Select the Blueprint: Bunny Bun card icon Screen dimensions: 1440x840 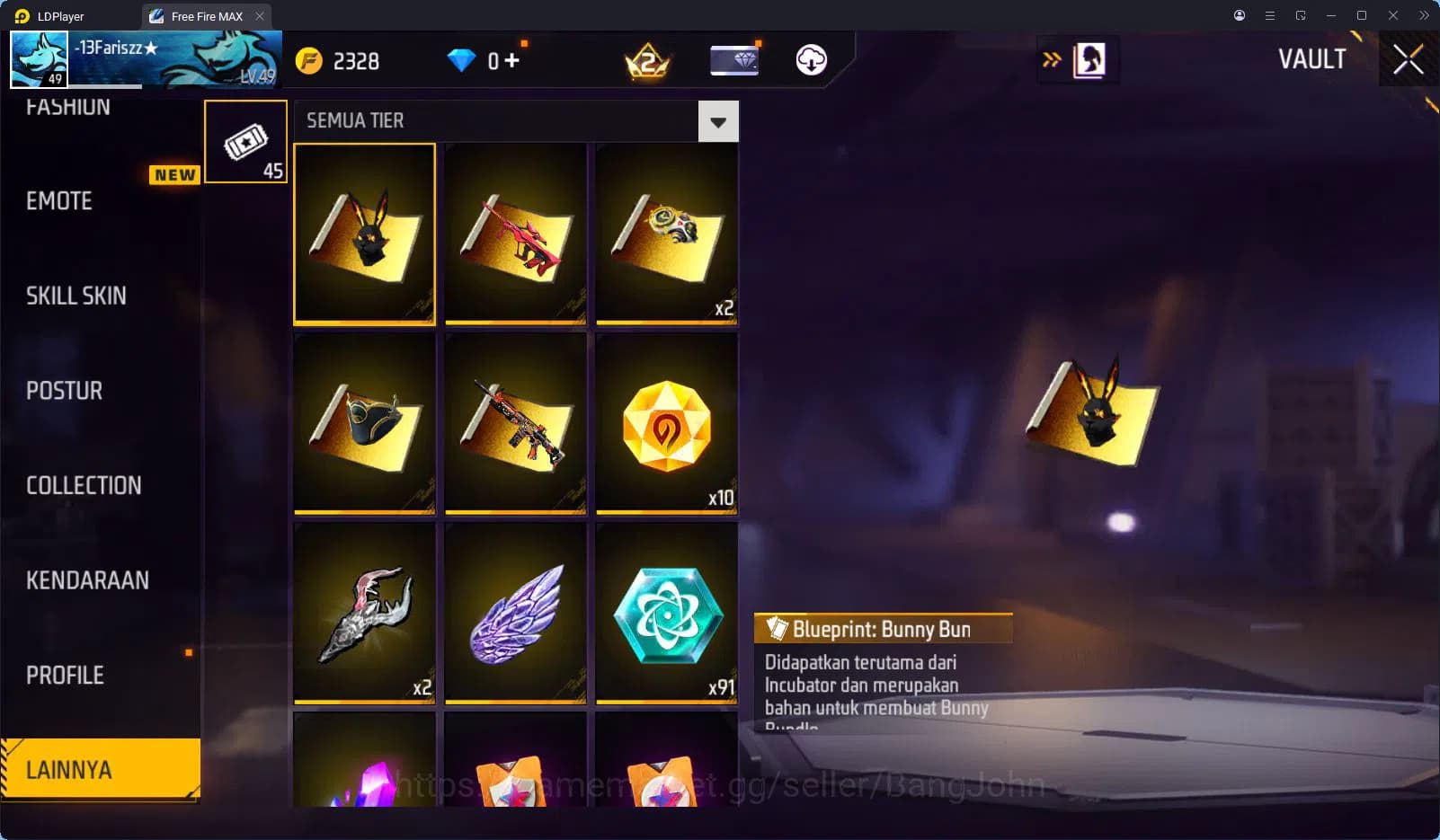(x=775, y=629)
